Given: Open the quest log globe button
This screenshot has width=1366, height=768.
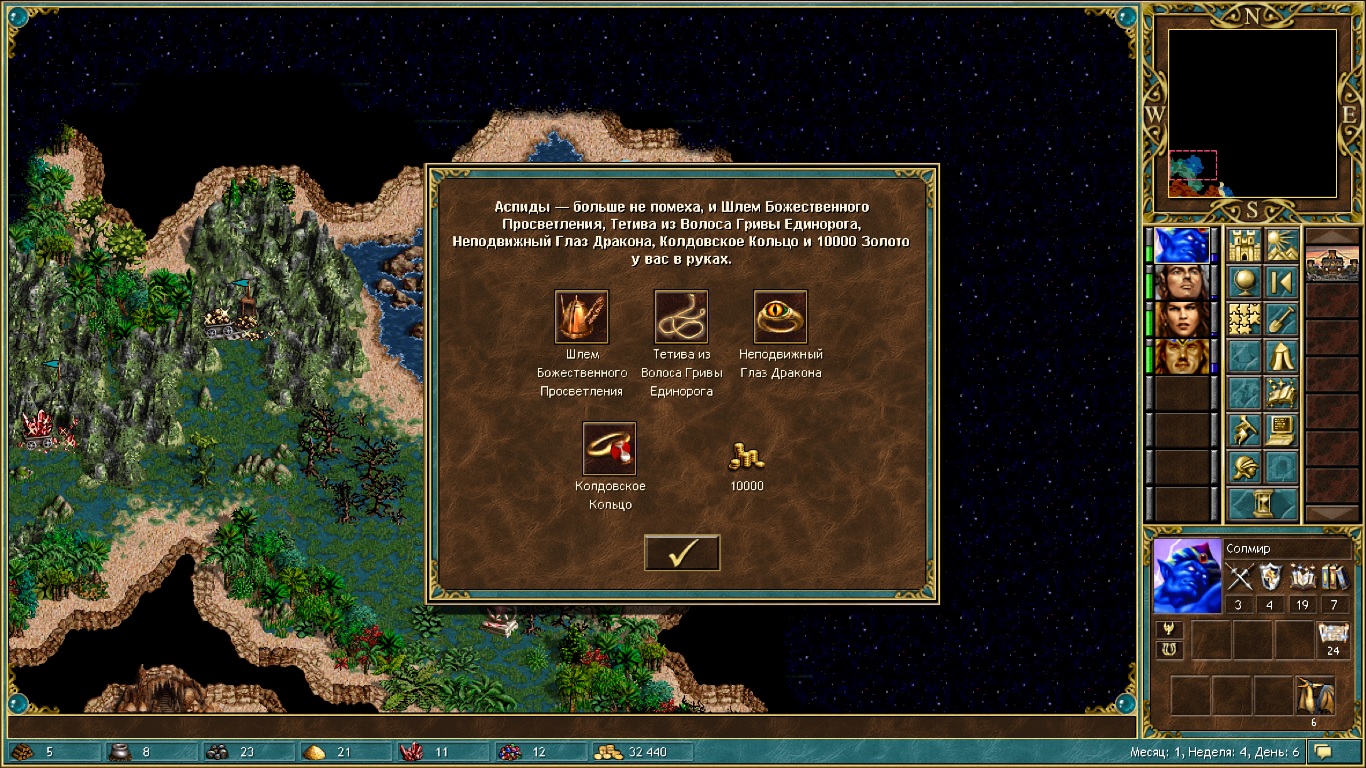Looking at the screenshot, I should pyautogui.click(x=1246, y=282).
